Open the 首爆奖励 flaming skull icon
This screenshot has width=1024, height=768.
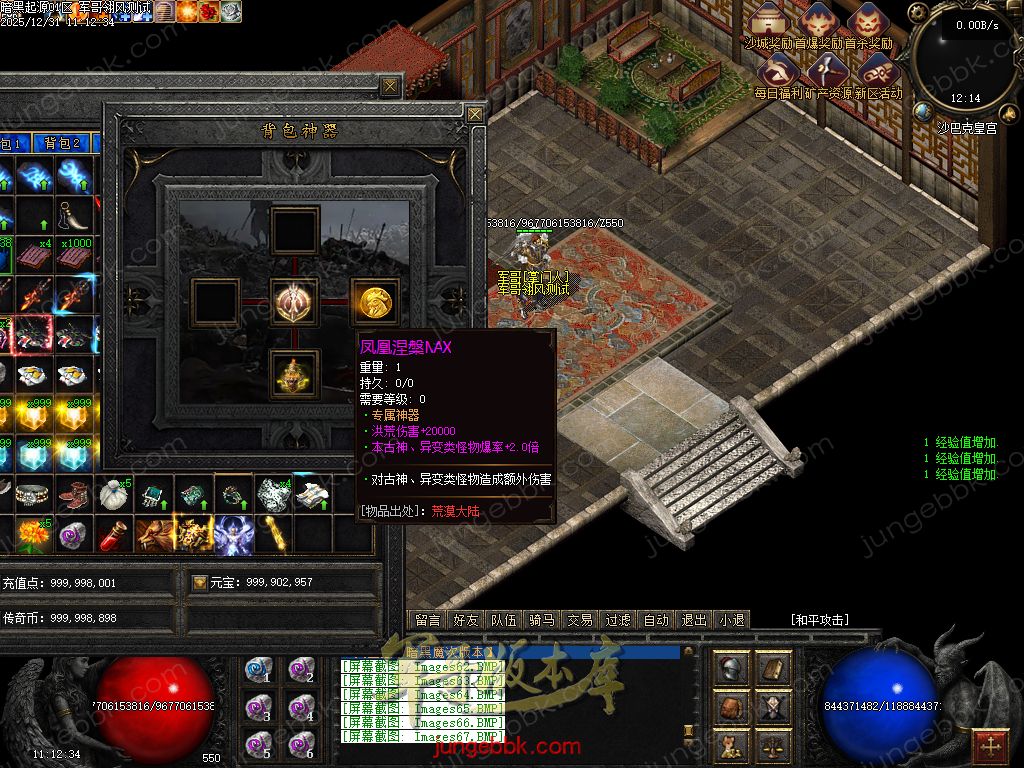pyautogui.click(x=818, y=20)
